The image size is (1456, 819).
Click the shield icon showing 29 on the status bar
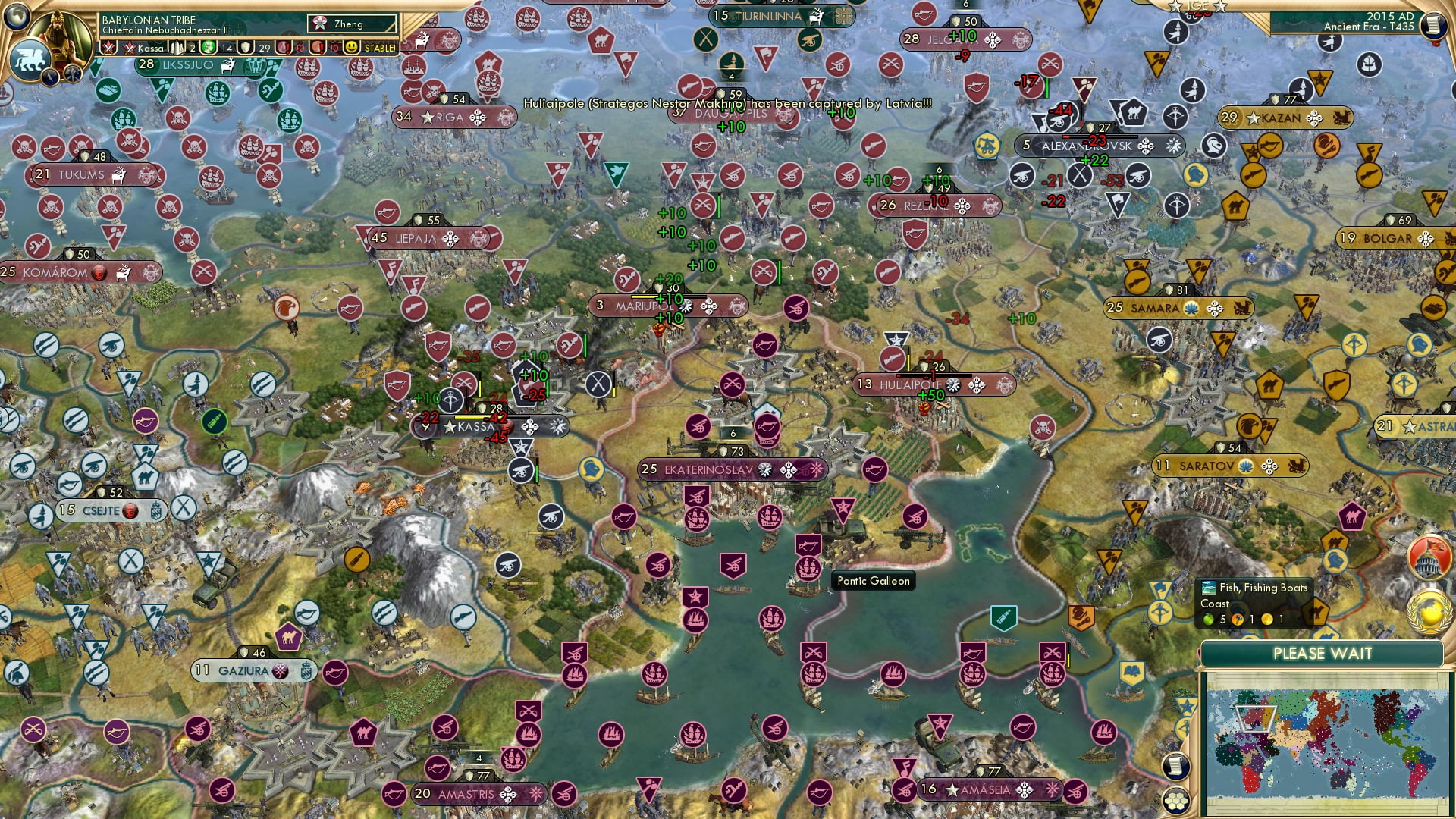[245, 49]
